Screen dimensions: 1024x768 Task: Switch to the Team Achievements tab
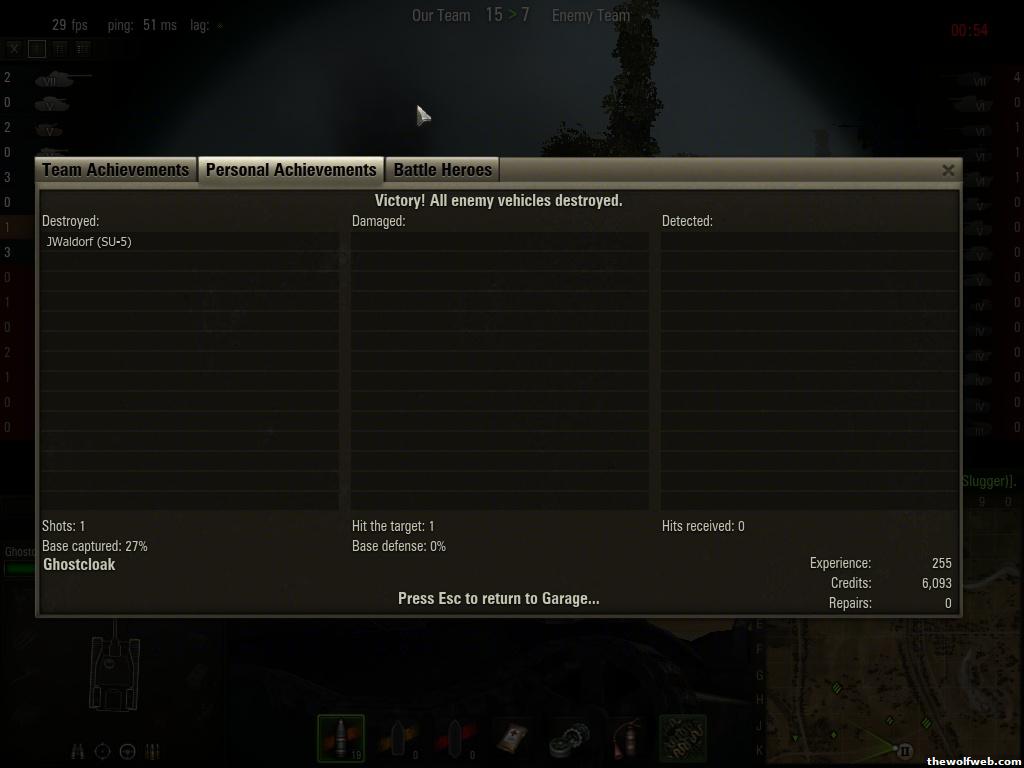(x=116, y=170)
